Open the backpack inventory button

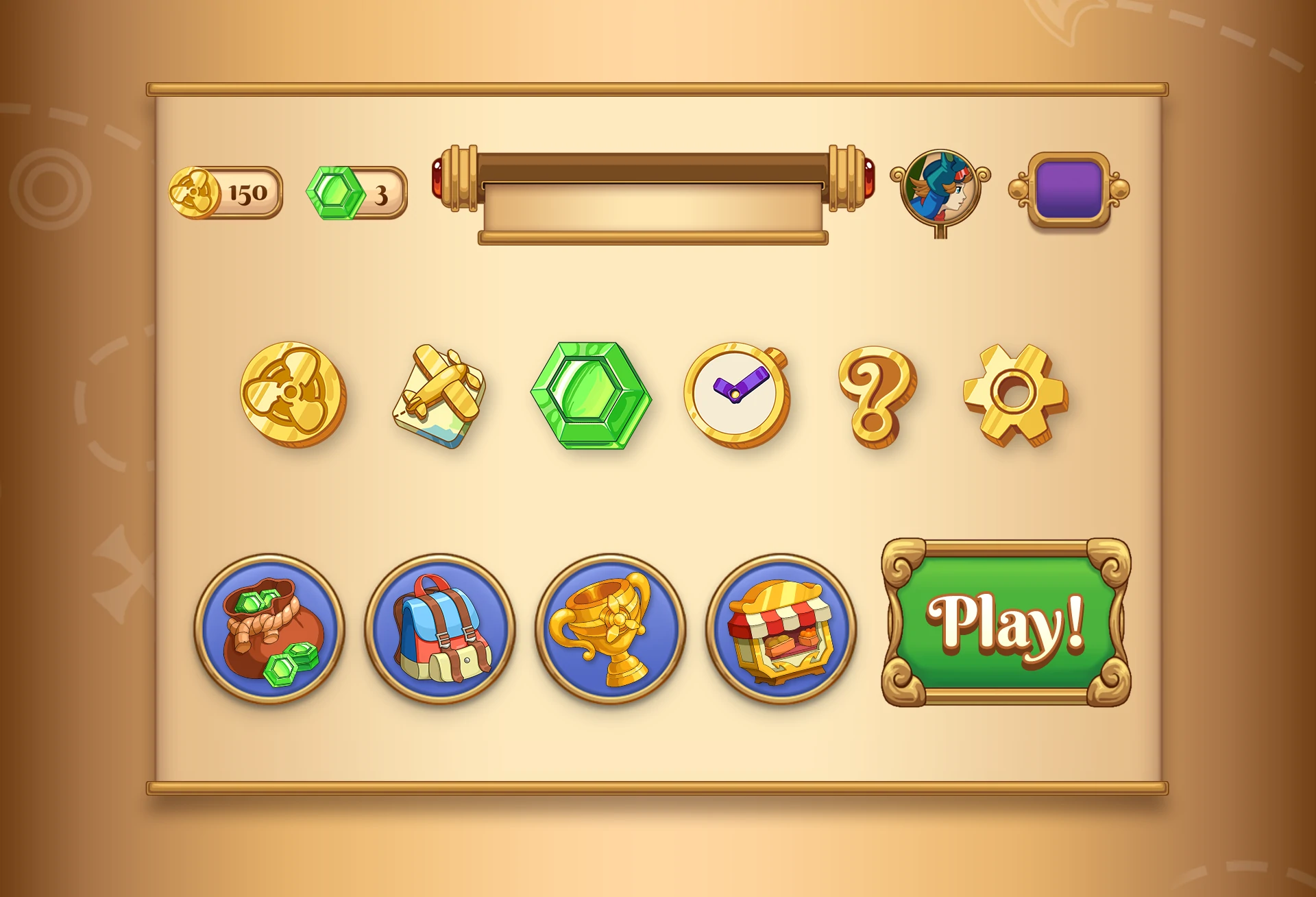440,628
